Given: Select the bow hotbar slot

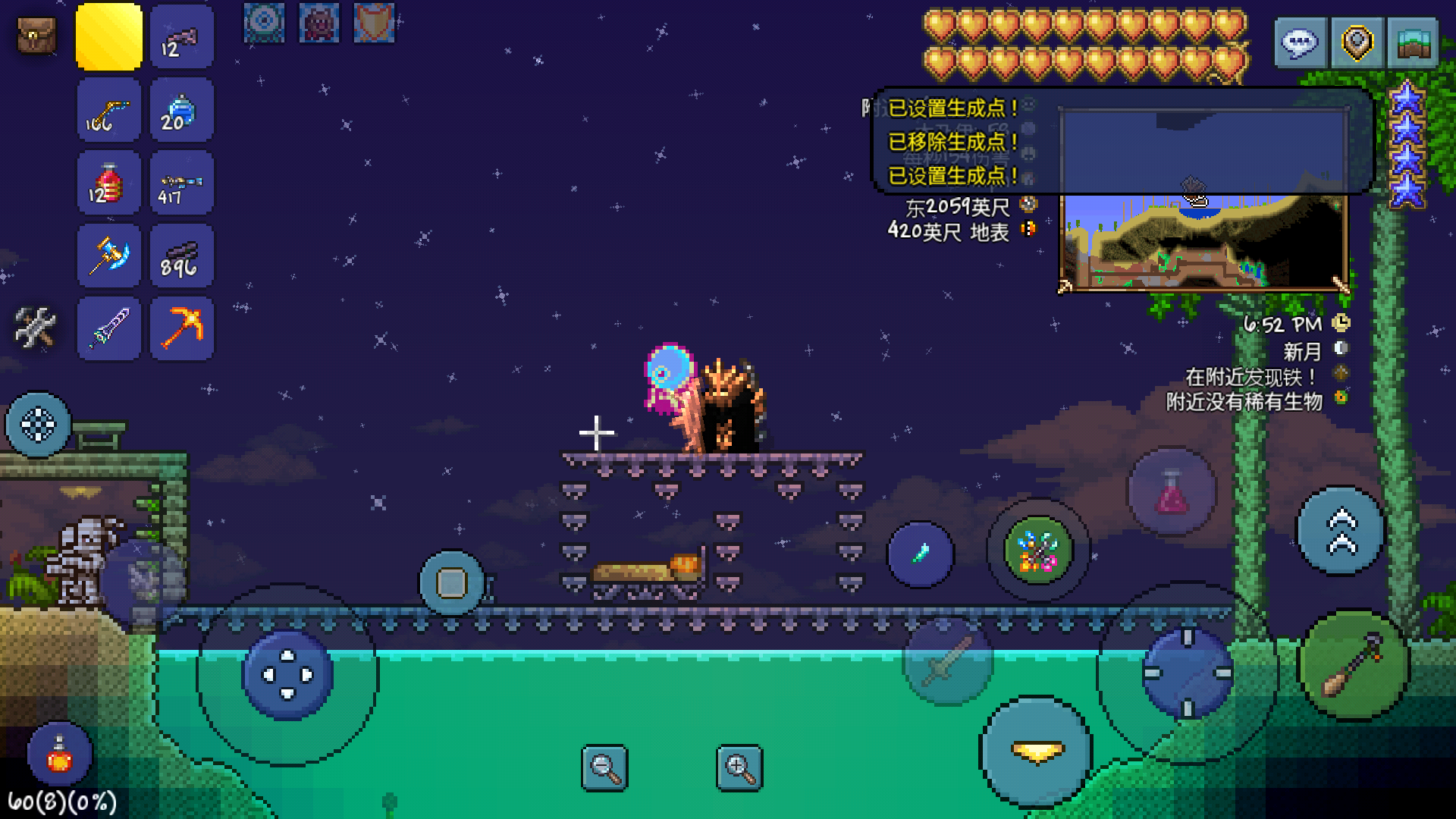Looking at the screenshot, I should pos(109,110).
